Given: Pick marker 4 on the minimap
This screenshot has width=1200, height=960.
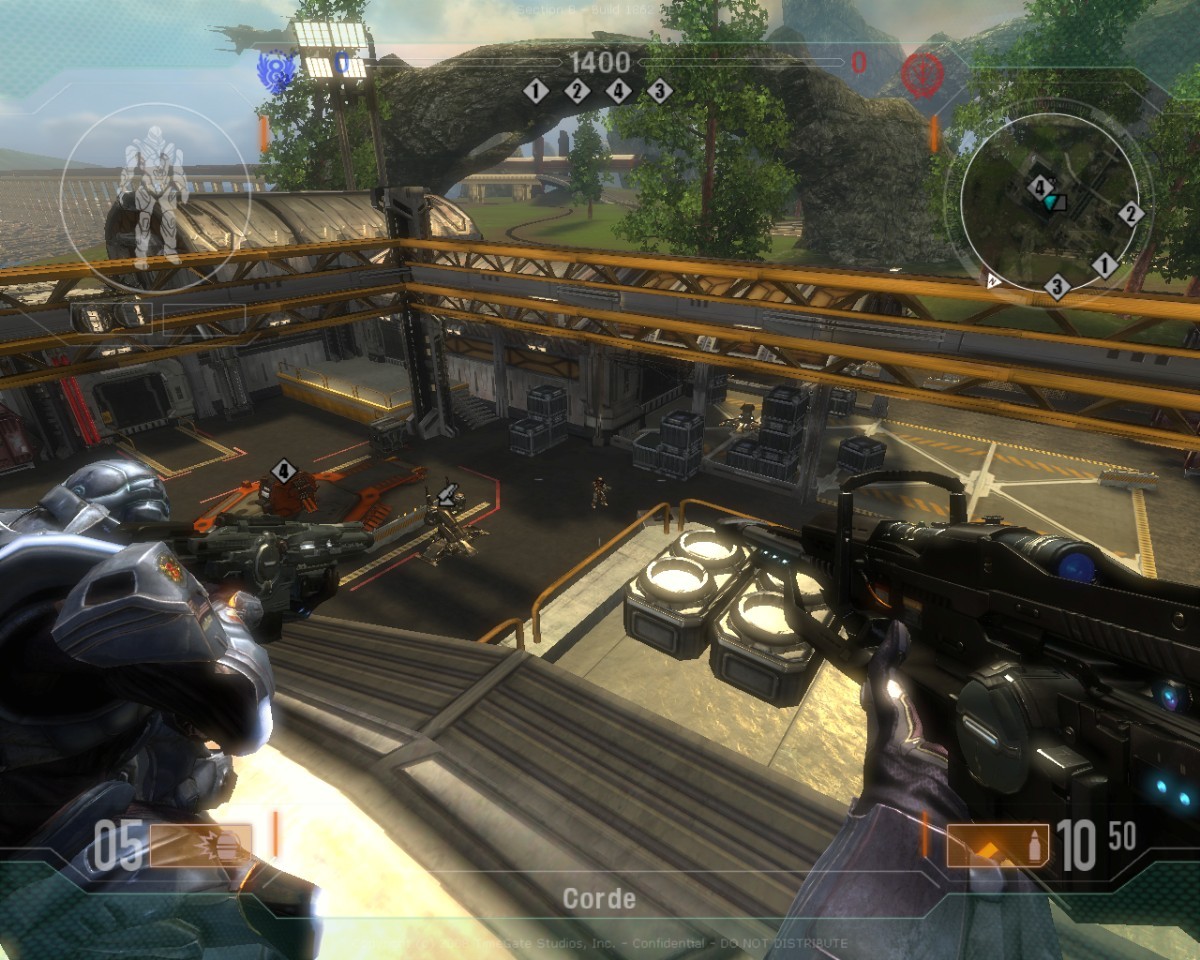Looking at the screenshot, I should click(x=1040, y=187).
